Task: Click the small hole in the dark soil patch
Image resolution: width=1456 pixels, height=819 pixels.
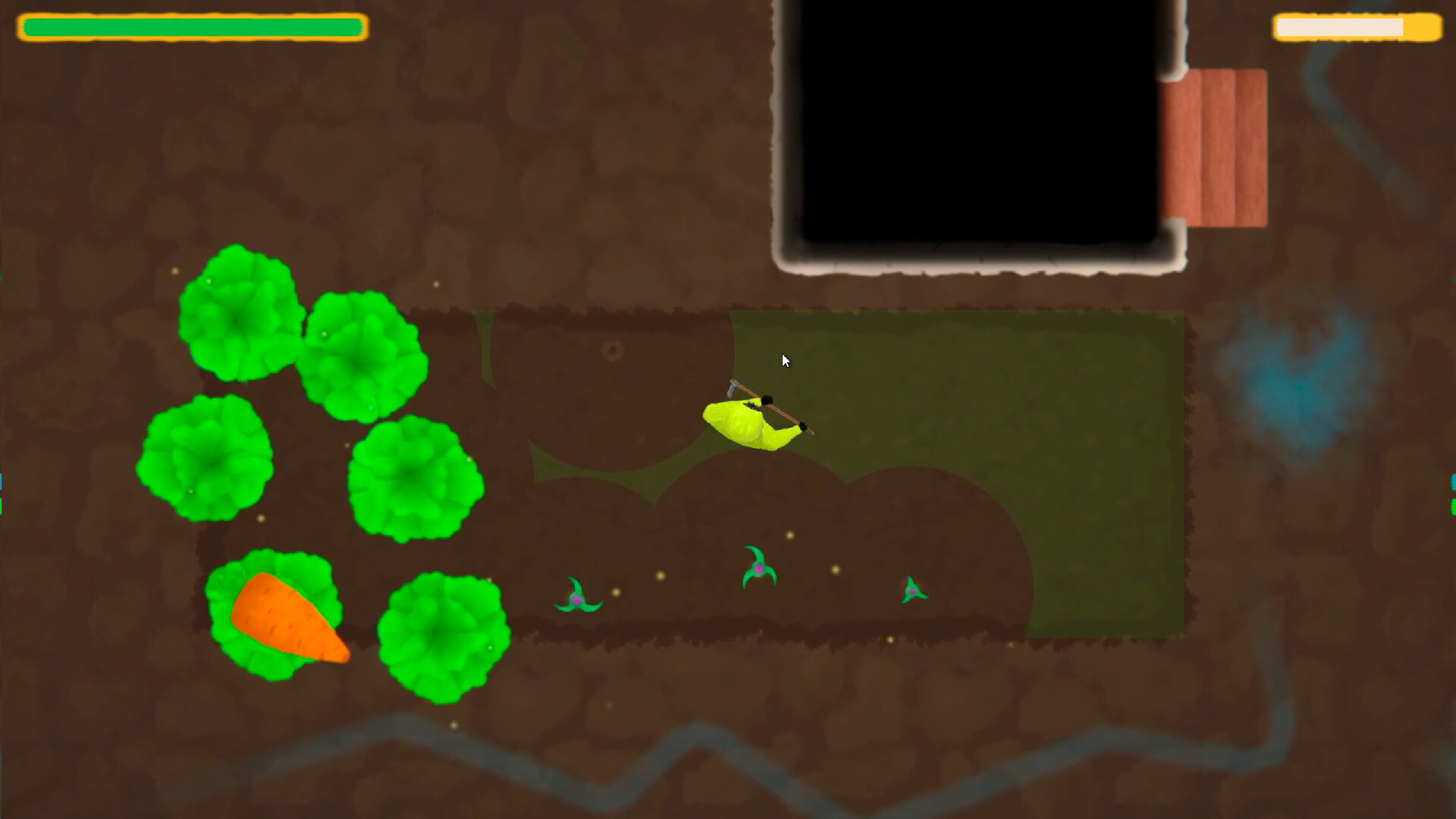Action: [x=612, y=349]
